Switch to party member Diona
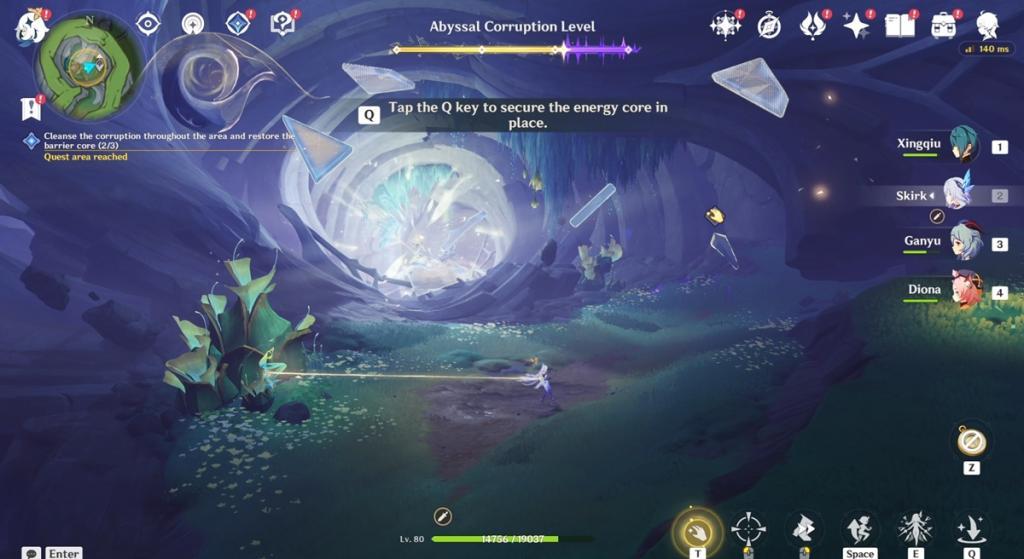This screenshot has height=559, width=1024. coord(964,290)
